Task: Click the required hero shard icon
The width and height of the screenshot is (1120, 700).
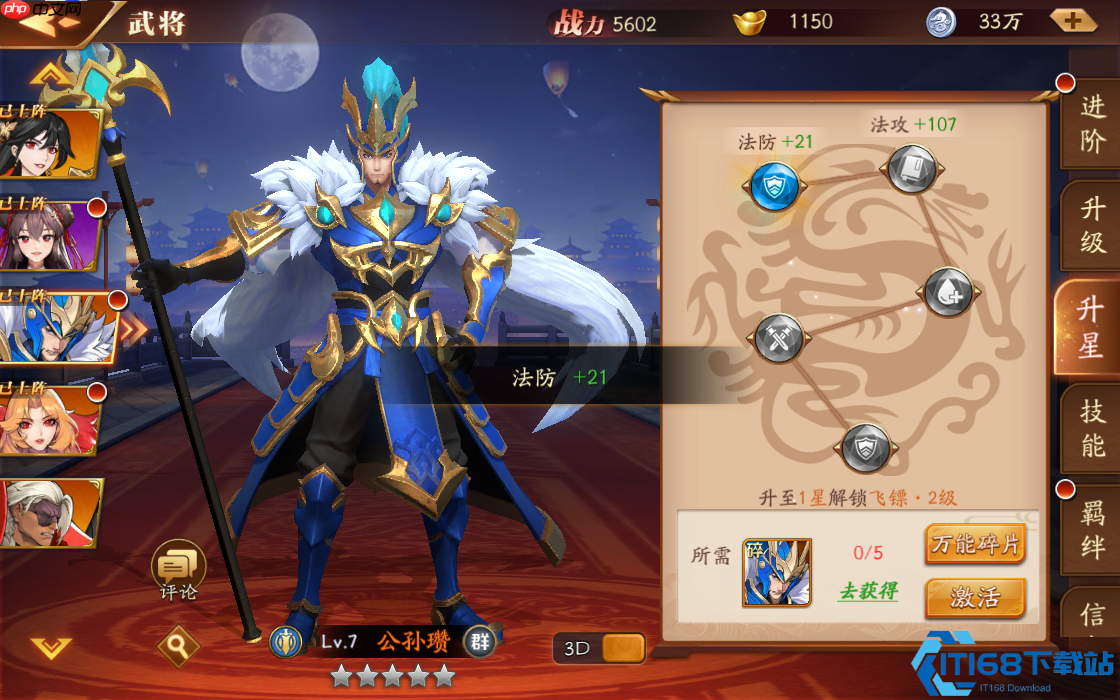Action: tap(777, 572)
